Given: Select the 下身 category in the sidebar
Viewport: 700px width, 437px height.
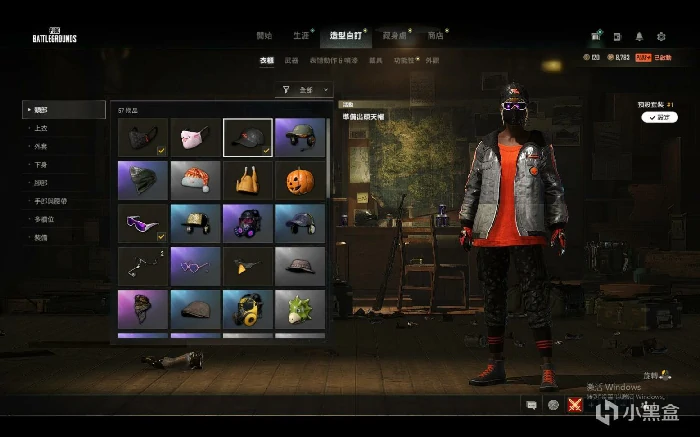Looking at the screenshot, I should pyautogui.click(x=41, y=165).
